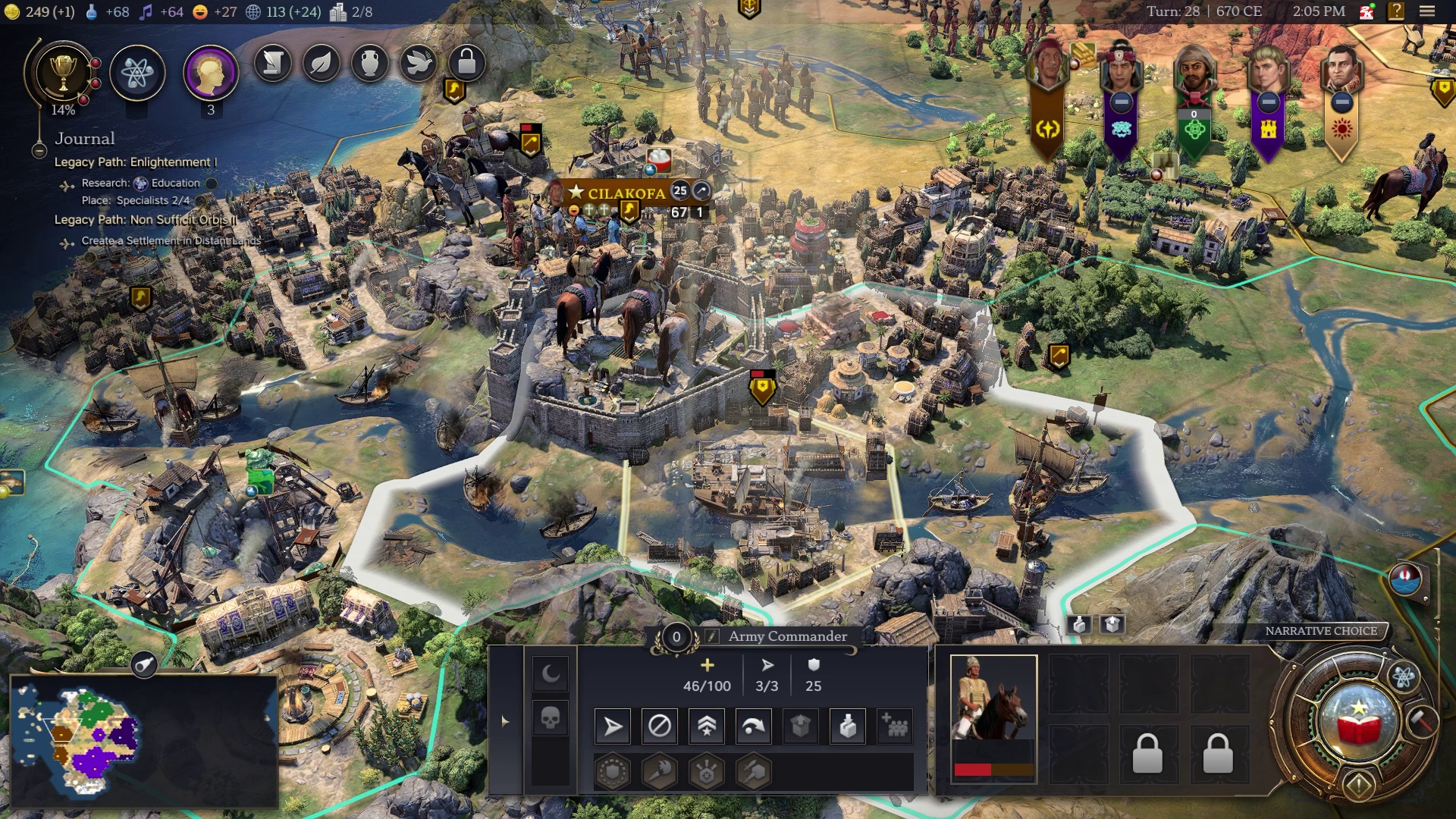Open the scroll and quill policies button
Viewport: 1456px width, 819px height.
[273, 64]
